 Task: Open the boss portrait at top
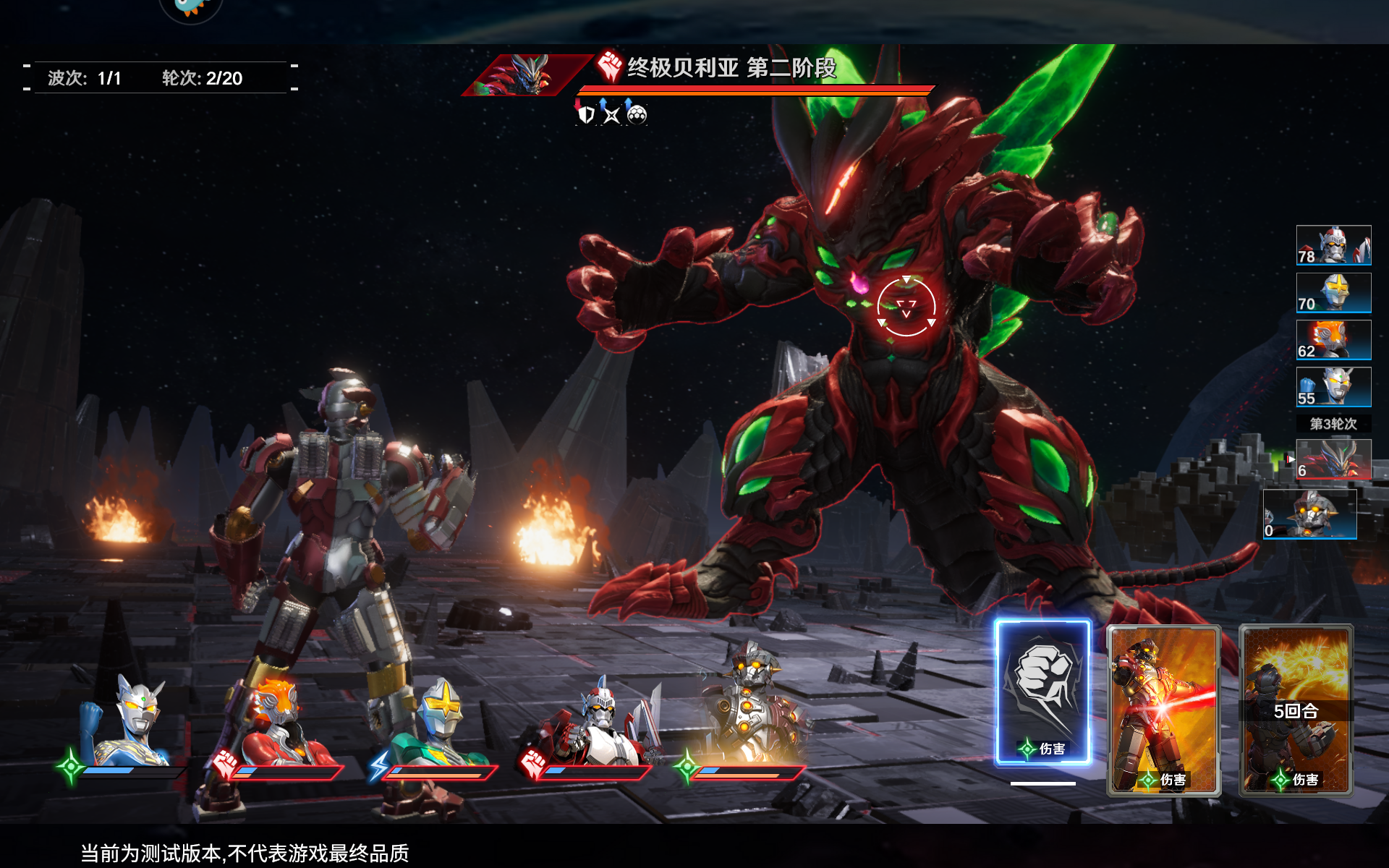click(524, 75)
